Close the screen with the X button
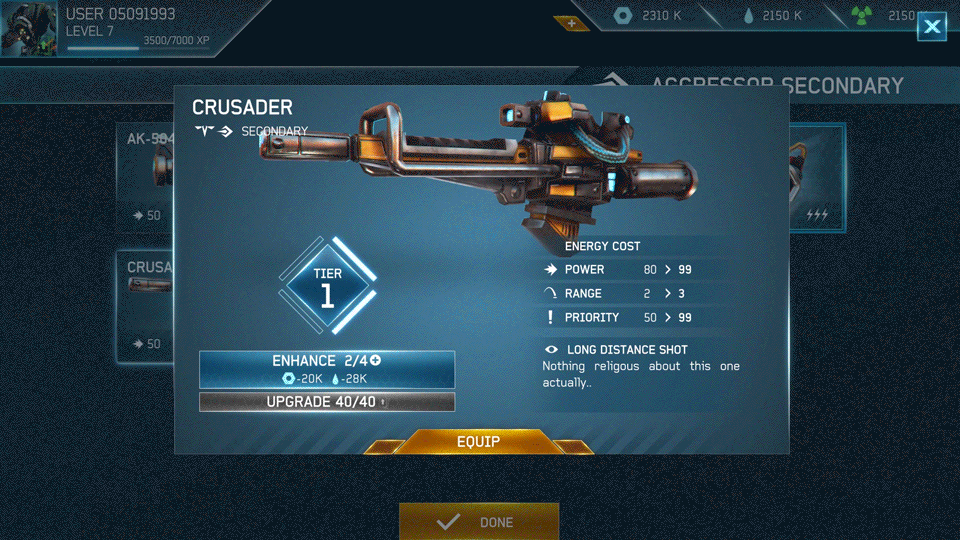The image size is (960, 540). click(932, 27)
